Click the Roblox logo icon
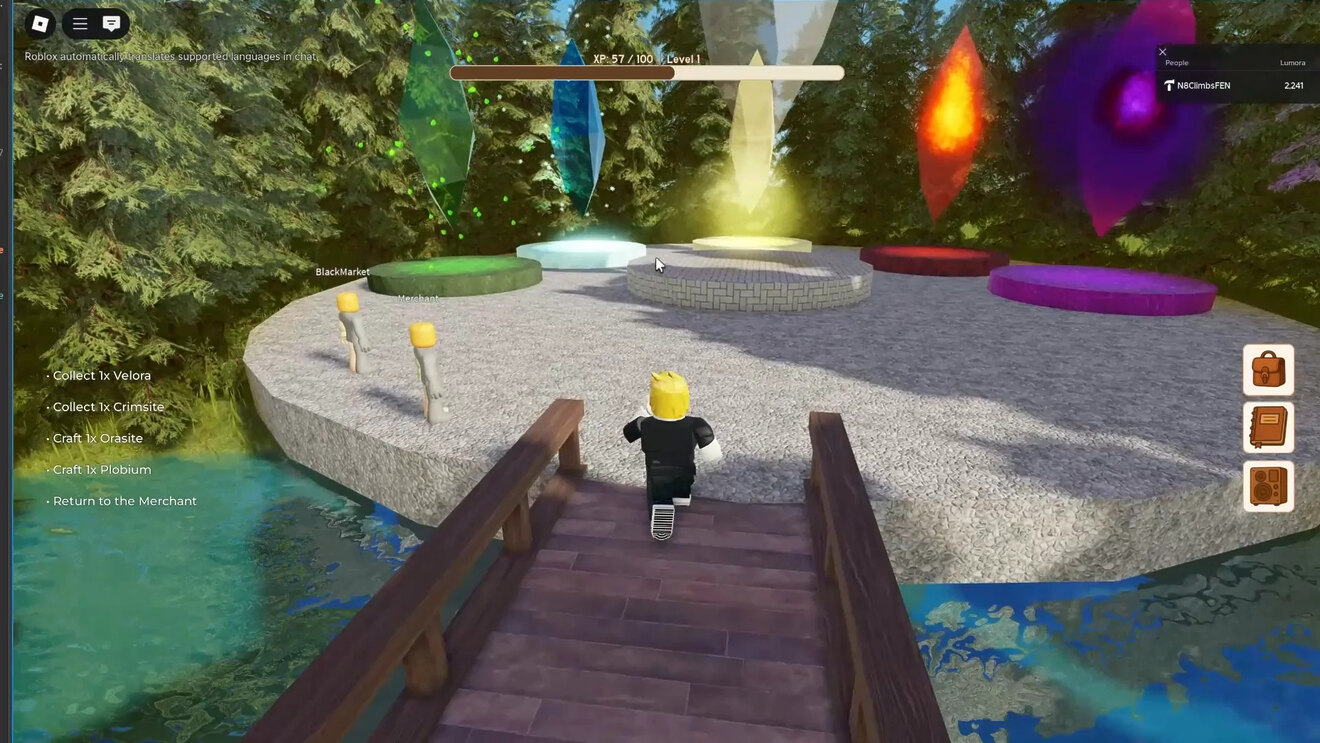This screenshot has height=743, width=1320. coord(40,21)
